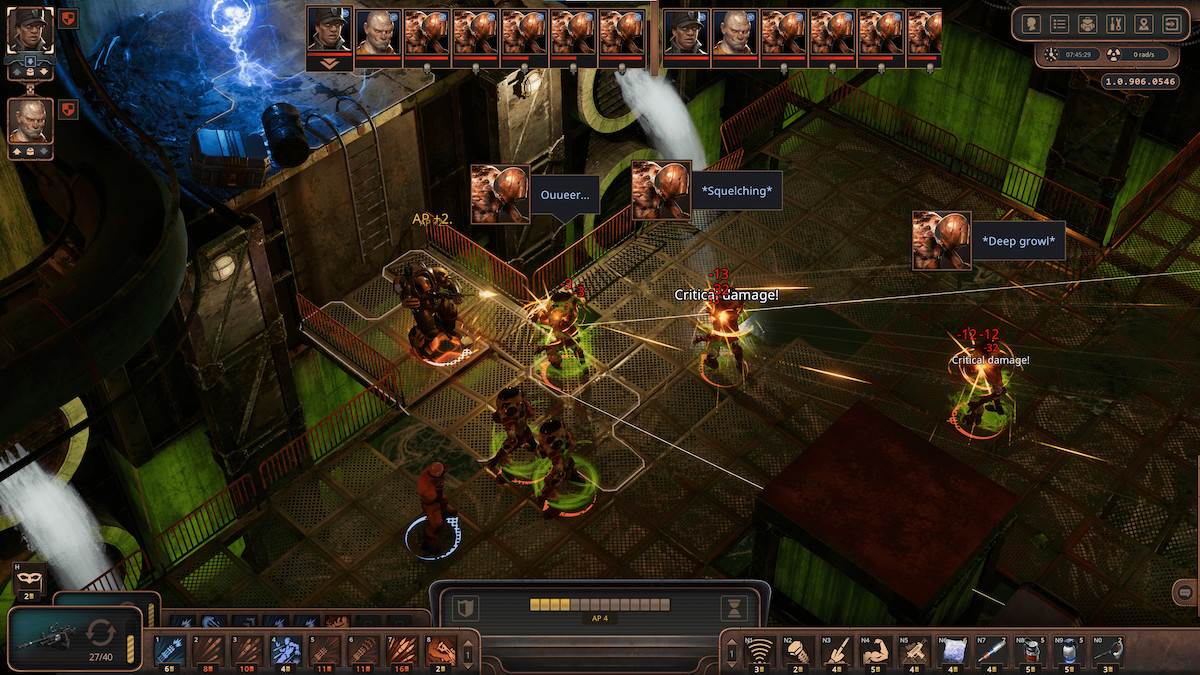Activate the shield defend button
Viewport: 1200px width, 675px height.
coord(463,608)
